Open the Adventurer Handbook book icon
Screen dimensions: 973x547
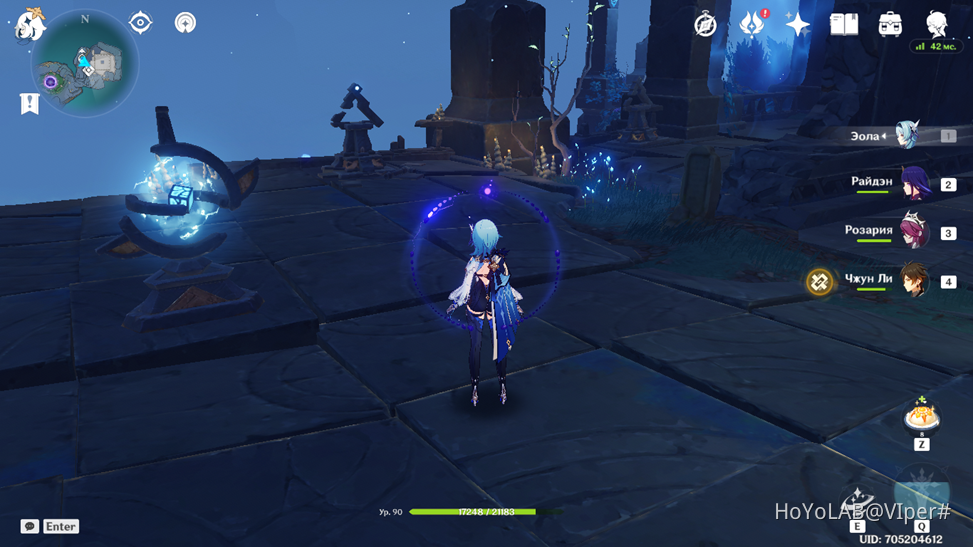844,24
